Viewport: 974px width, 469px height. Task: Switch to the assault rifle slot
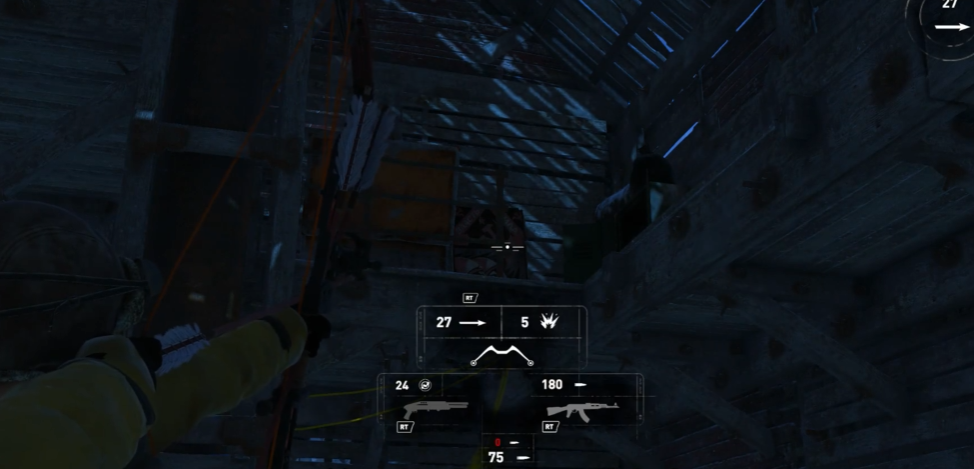pyautogui.click(x=582, y=408)
